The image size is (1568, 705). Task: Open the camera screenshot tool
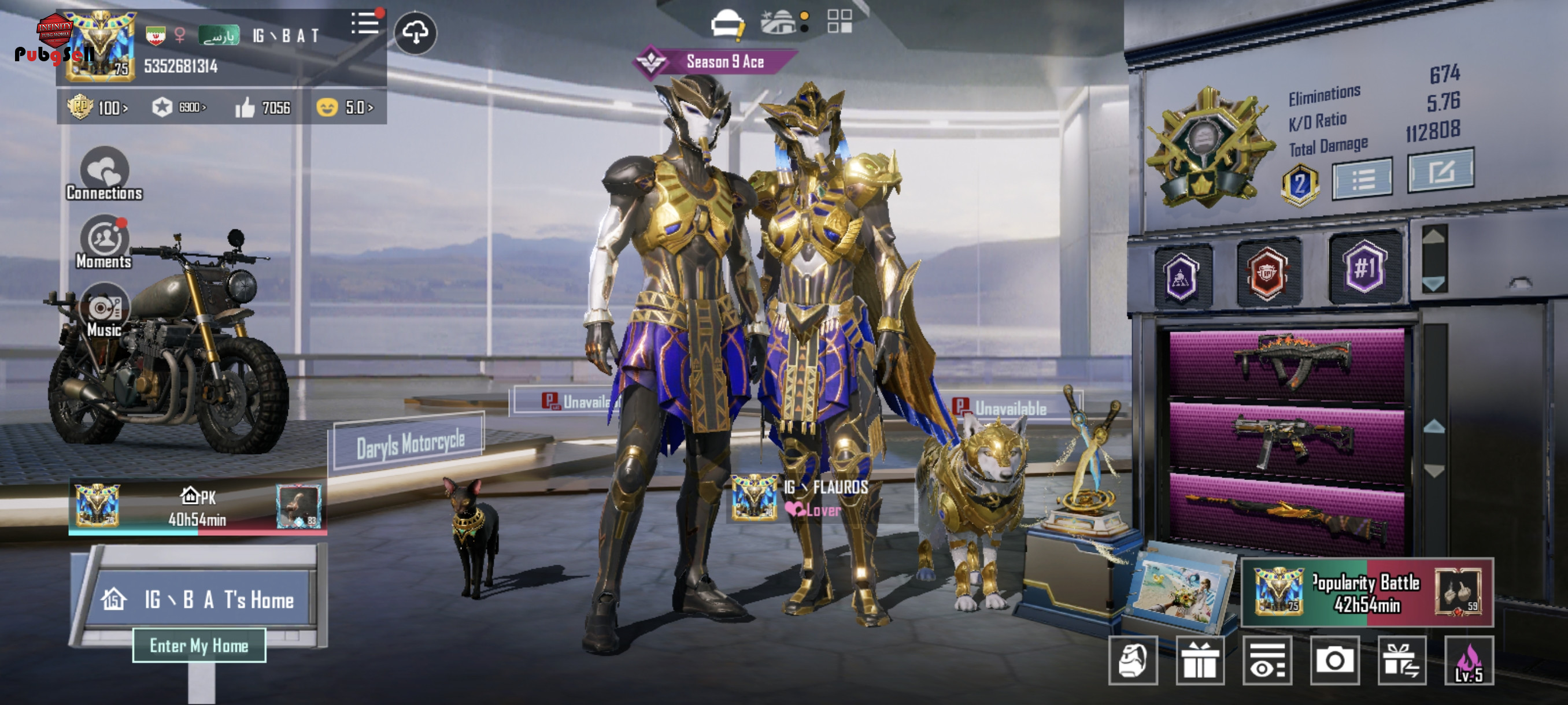tap(1334, 660)
